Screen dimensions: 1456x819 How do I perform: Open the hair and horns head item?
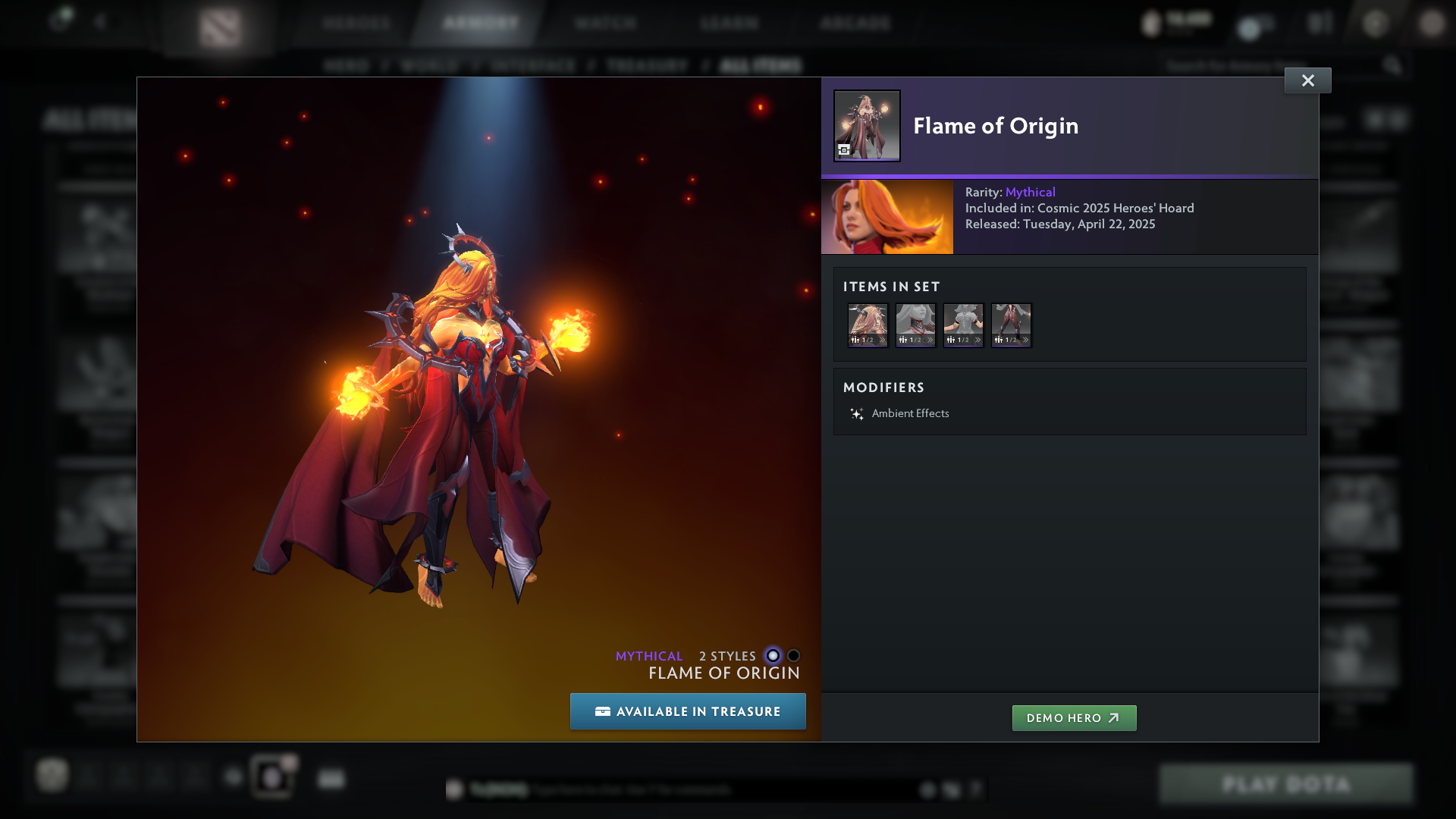coord(868,325)
